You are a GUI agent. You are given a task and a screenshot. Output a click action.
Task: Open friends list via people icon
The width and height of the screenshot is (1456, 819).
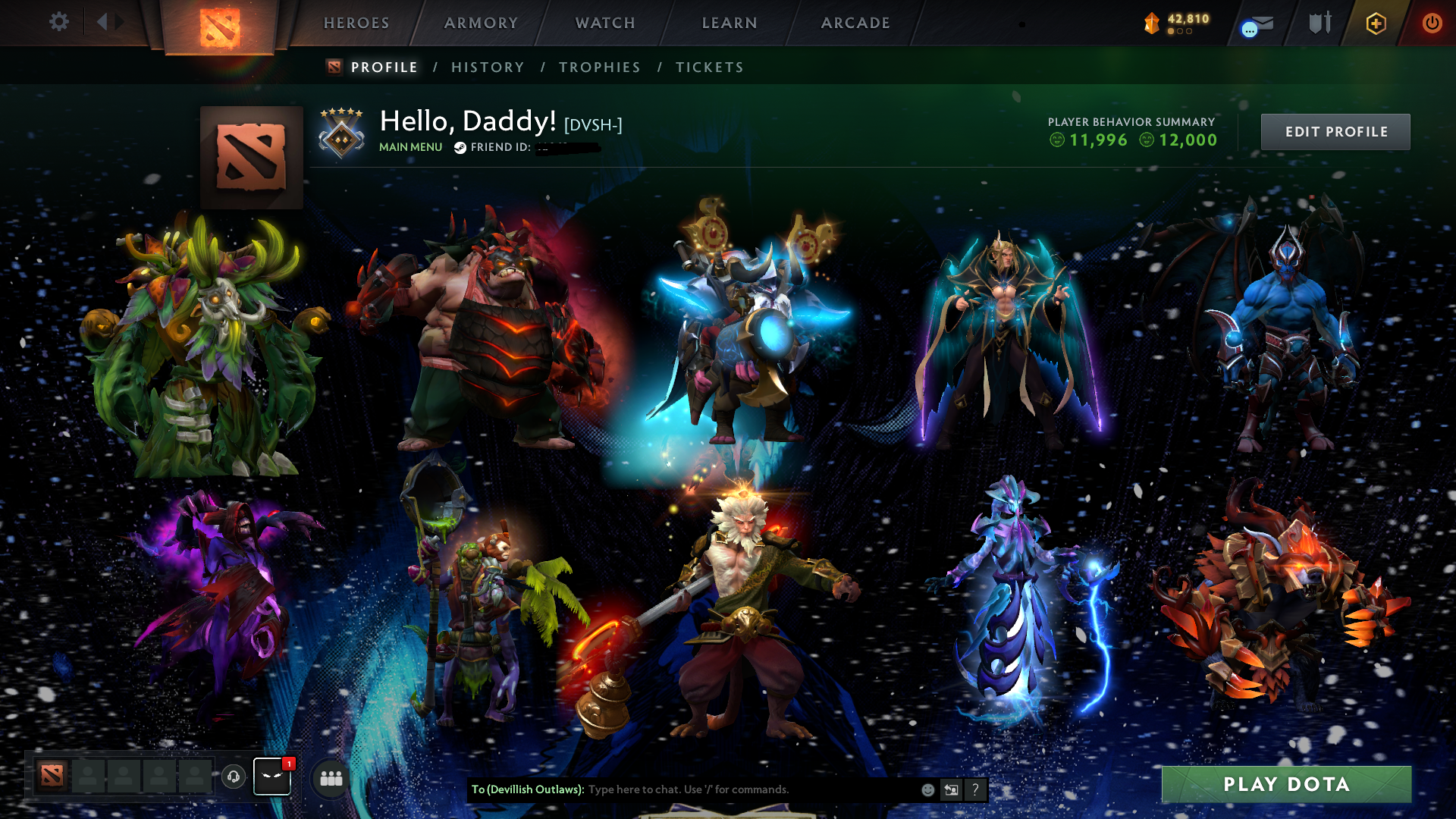329,777
